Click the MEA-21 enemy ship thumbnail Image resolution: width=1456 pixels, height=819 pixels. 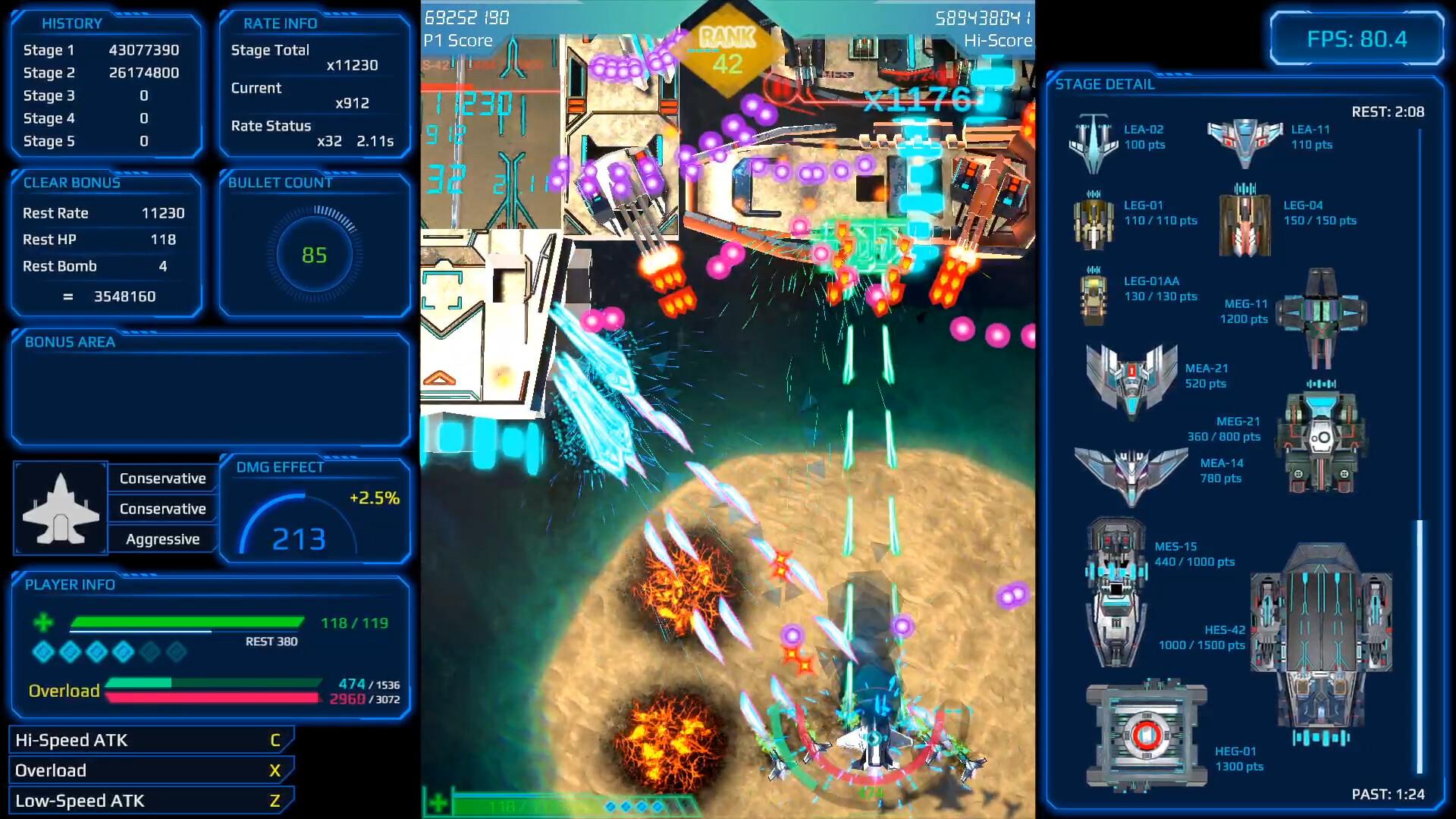[1131, 378]
